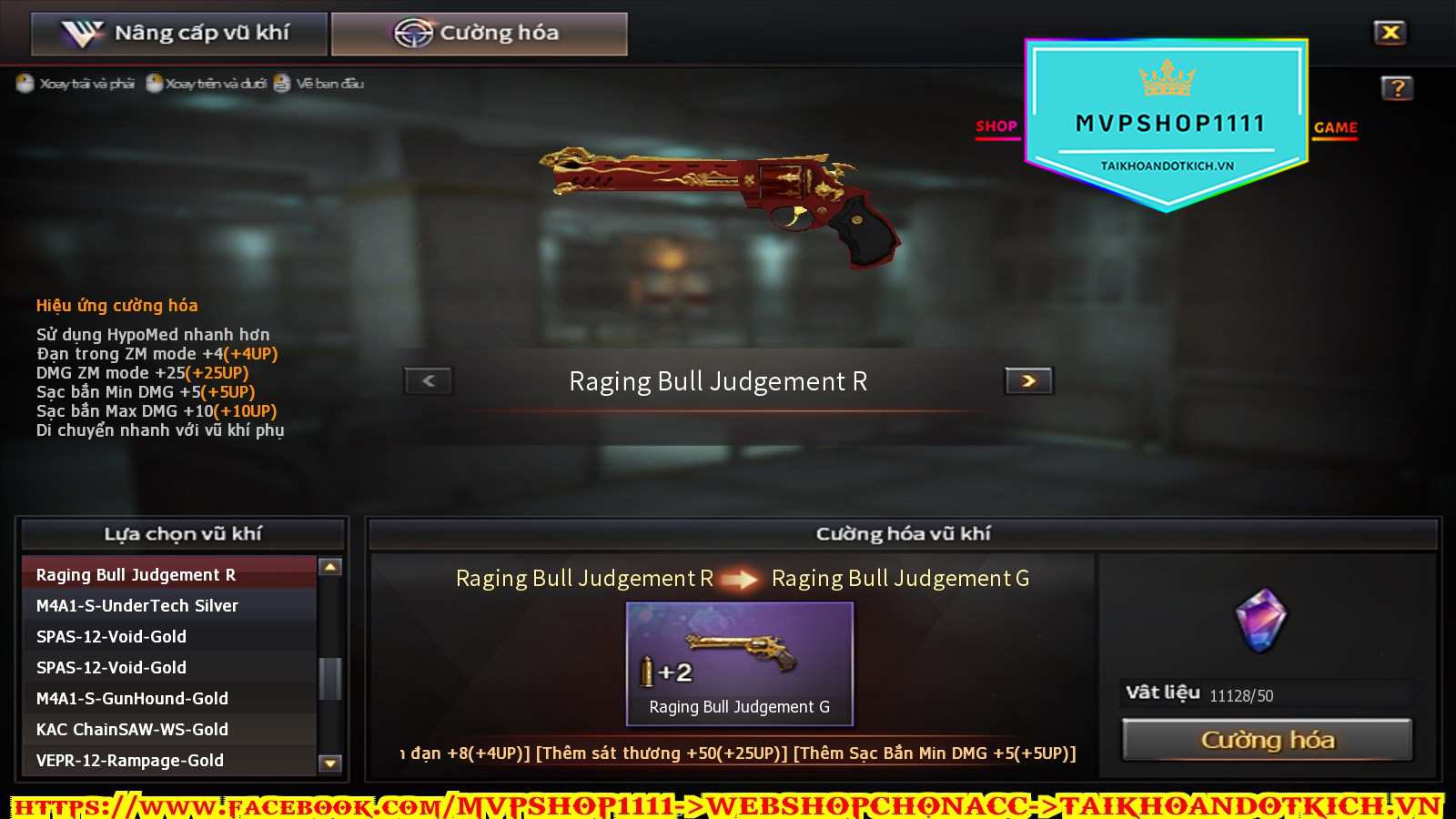Show the next weapon with right arrow
The height and width of the screenshot is (819, 1456).
[x=1028, y=380]
